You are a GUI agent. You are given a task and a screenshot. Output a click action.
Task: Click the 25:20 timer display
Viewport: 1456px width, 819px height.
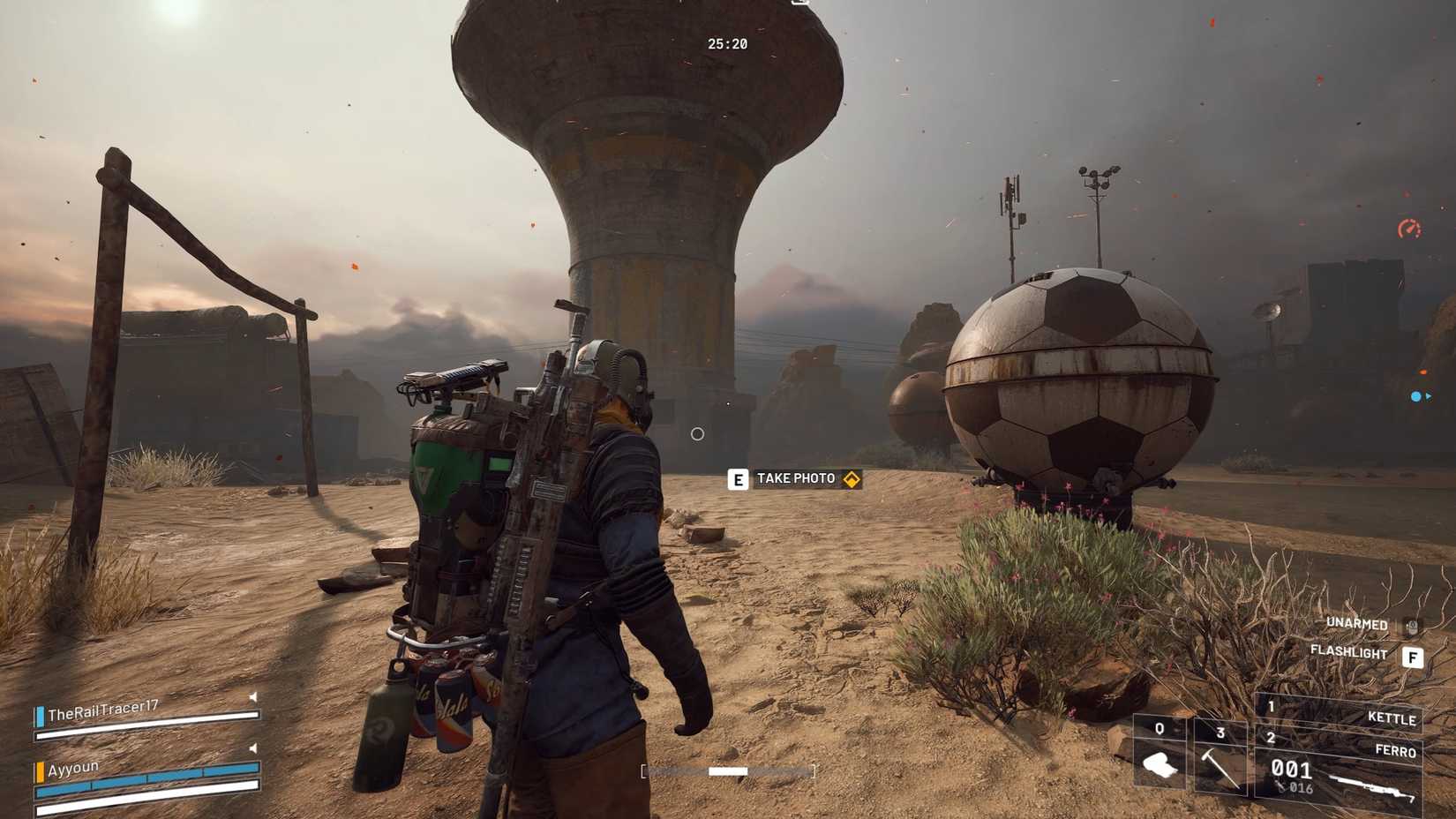point(725,44)
